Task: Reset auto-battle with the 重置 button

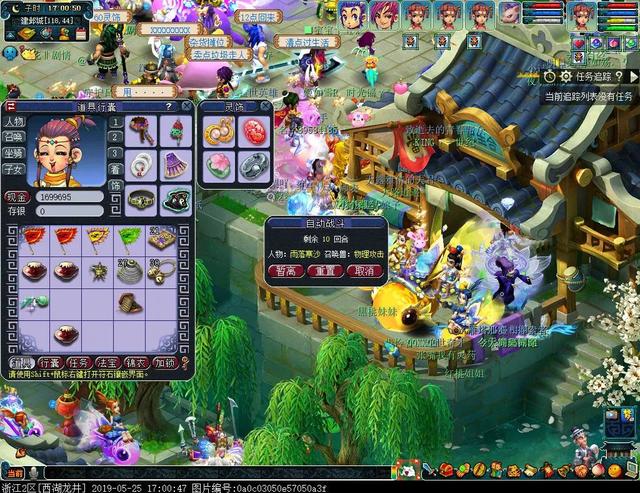Action: 325,271
